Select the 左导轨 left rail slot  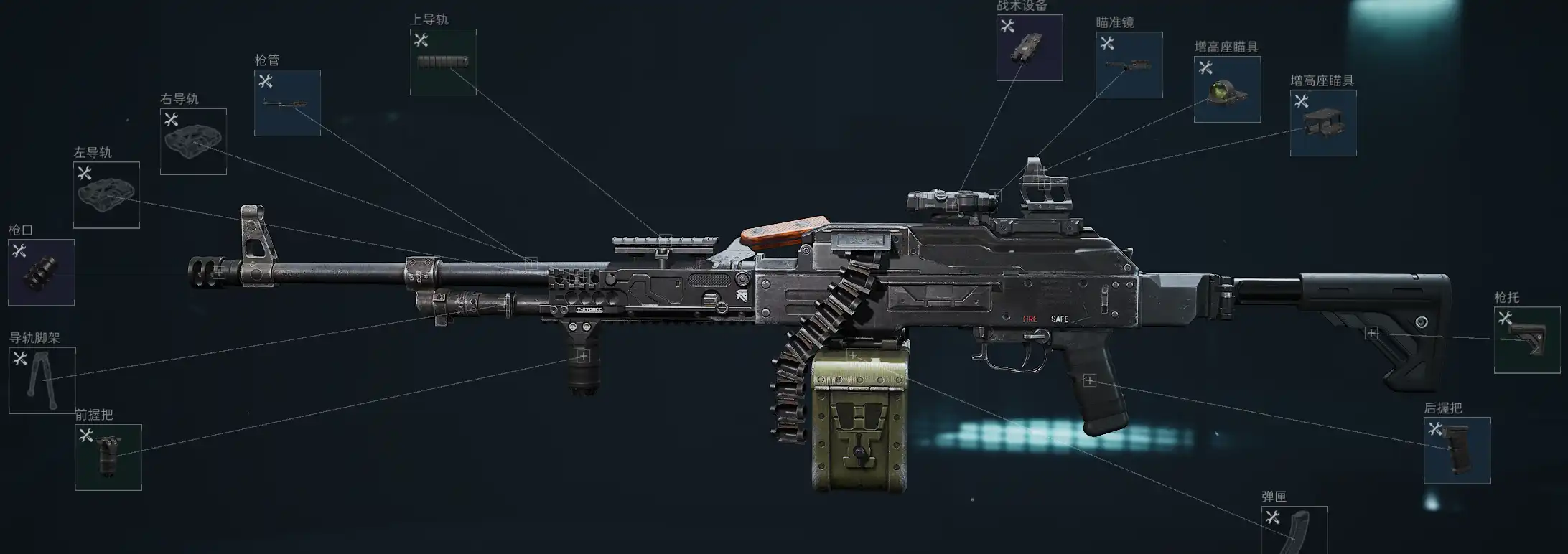[x=106, y=195]
